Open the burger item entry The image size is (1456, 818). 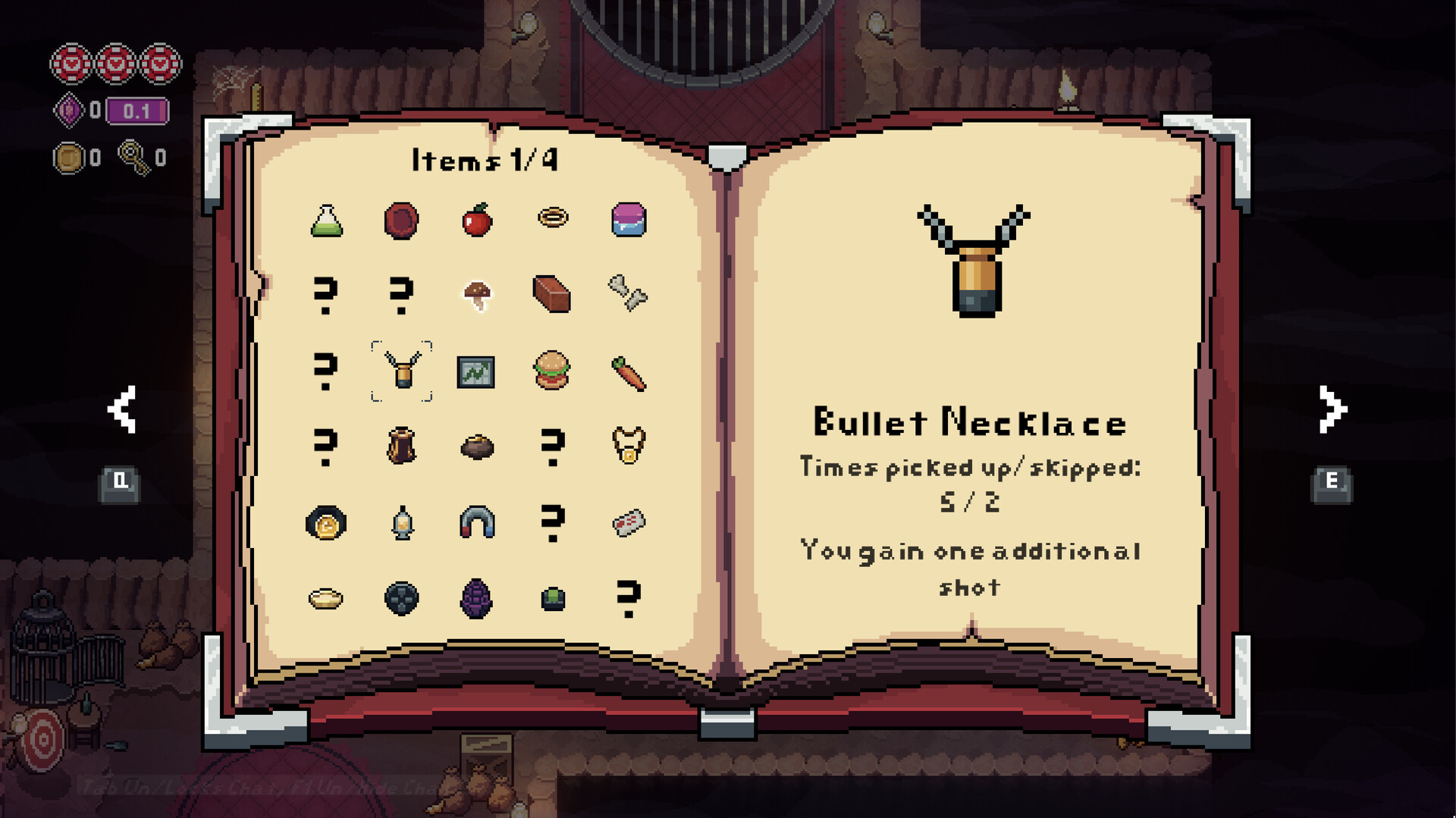[x=552, y=371]
